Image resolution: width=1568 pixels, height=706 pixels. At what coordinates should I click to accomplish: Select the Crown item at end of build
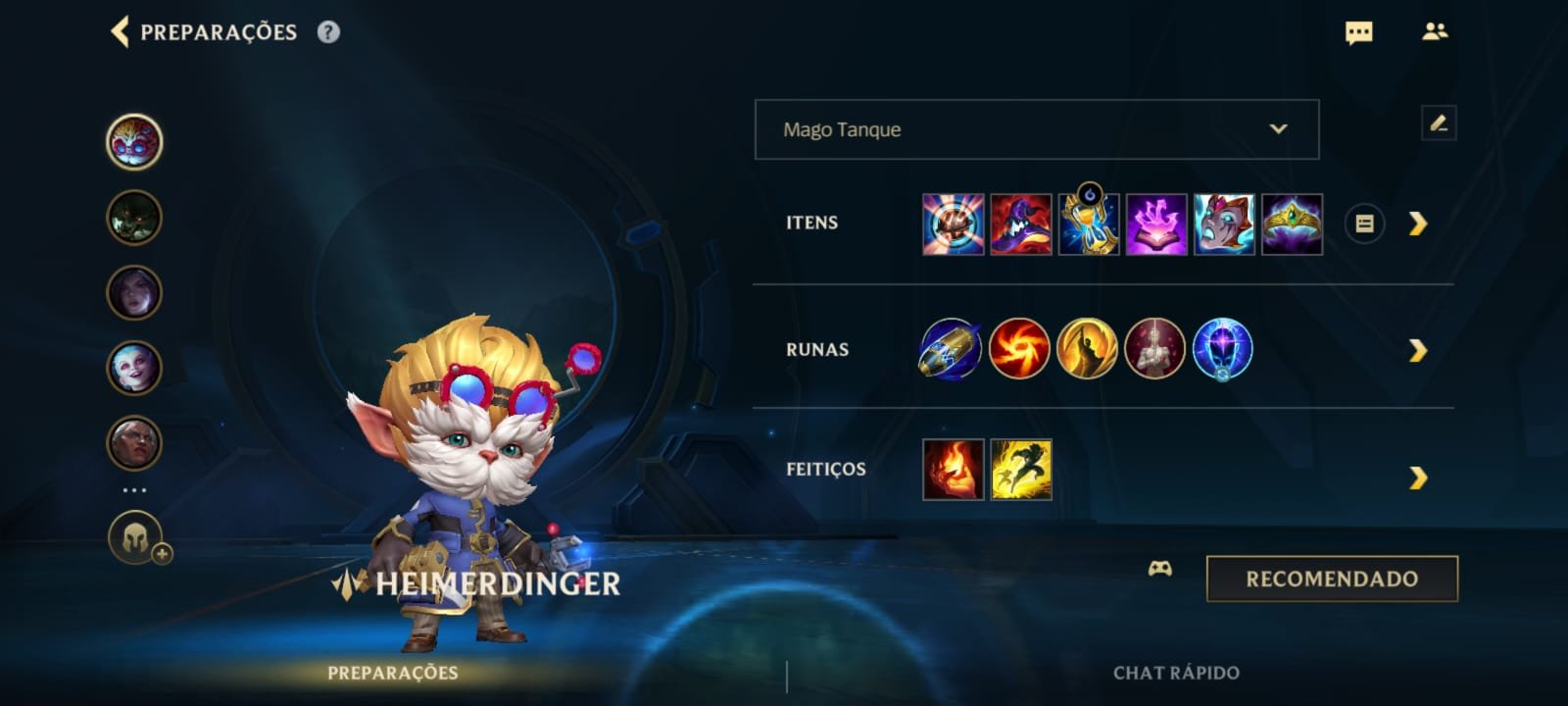click(1294, 224)
